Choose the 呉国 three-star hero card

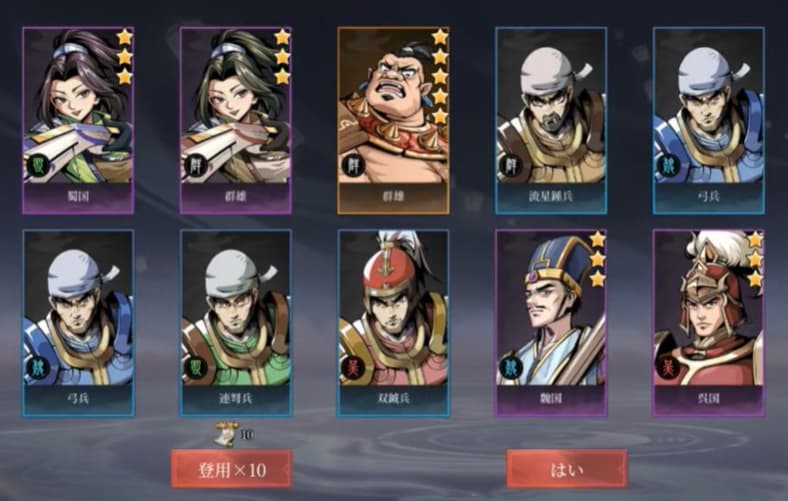point(708,322)
